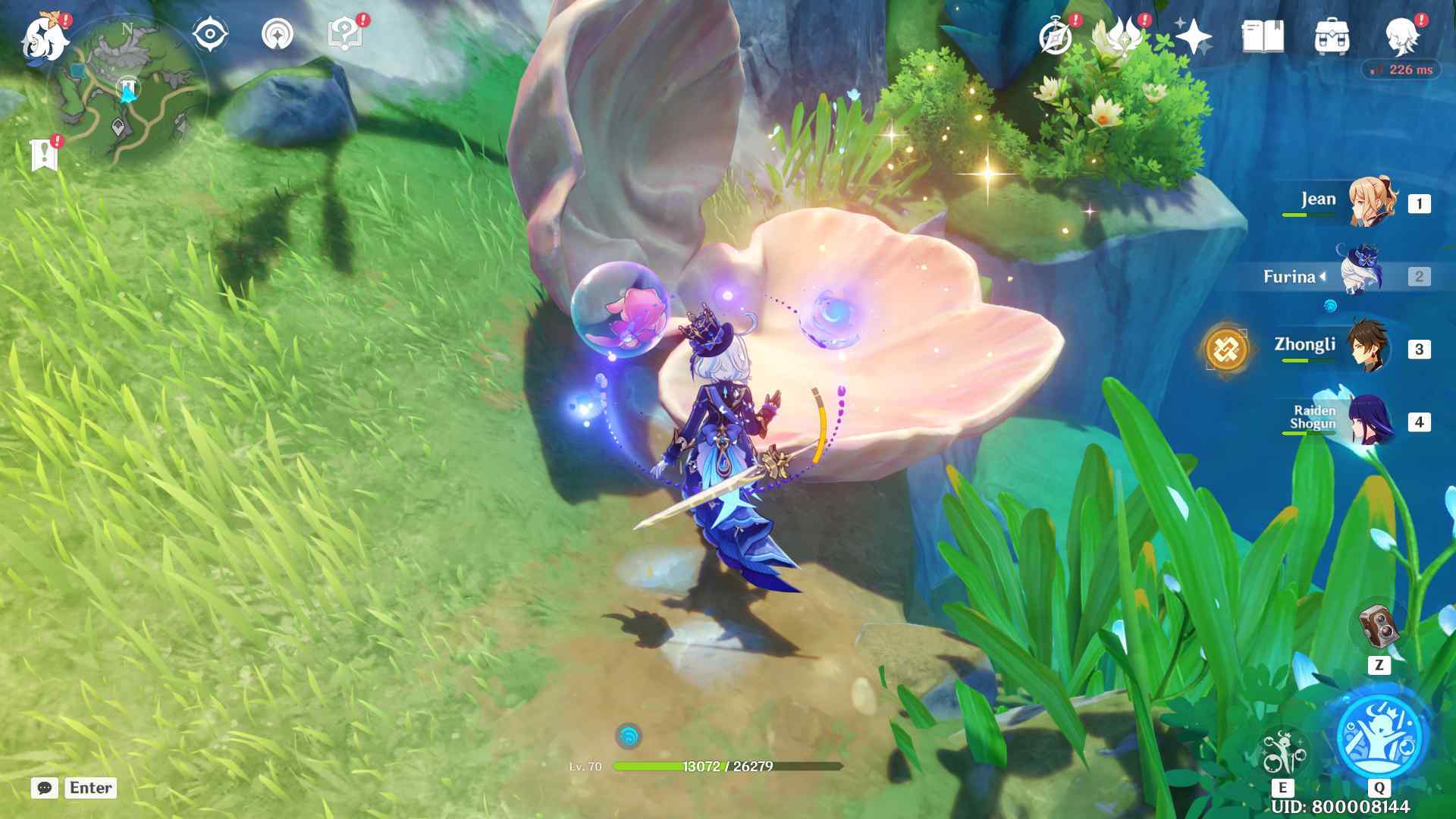1456x819 pixels.
Task: Toggle the elemental sight eye icon
Action: pyautogui.click(x=210, y=35)
